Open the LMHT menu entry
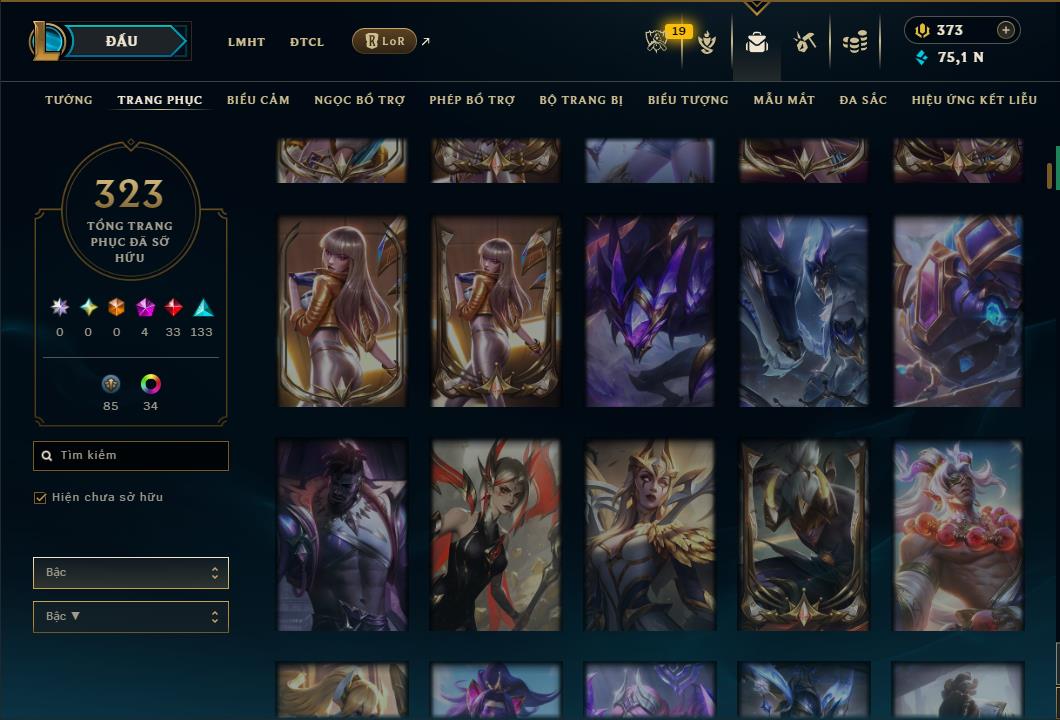Screen dimensions: 1060x720 [x=246, y=42]
